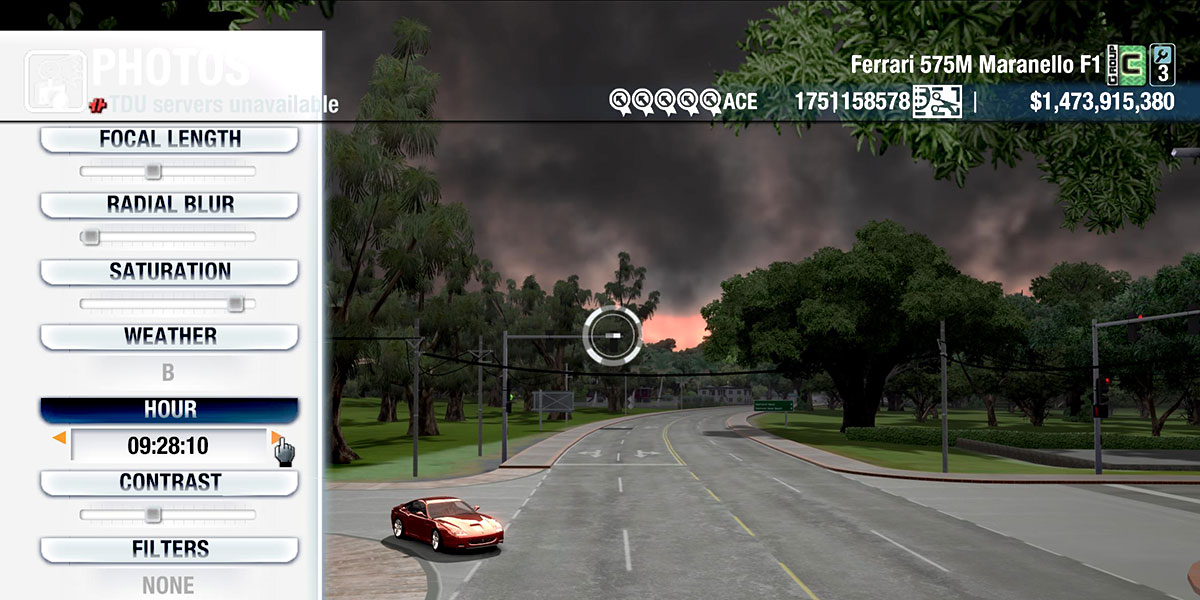The height and width of the screenshot is (600, 1200).
Task: Click the Contrast slider handle
Action: click(152, 514)
